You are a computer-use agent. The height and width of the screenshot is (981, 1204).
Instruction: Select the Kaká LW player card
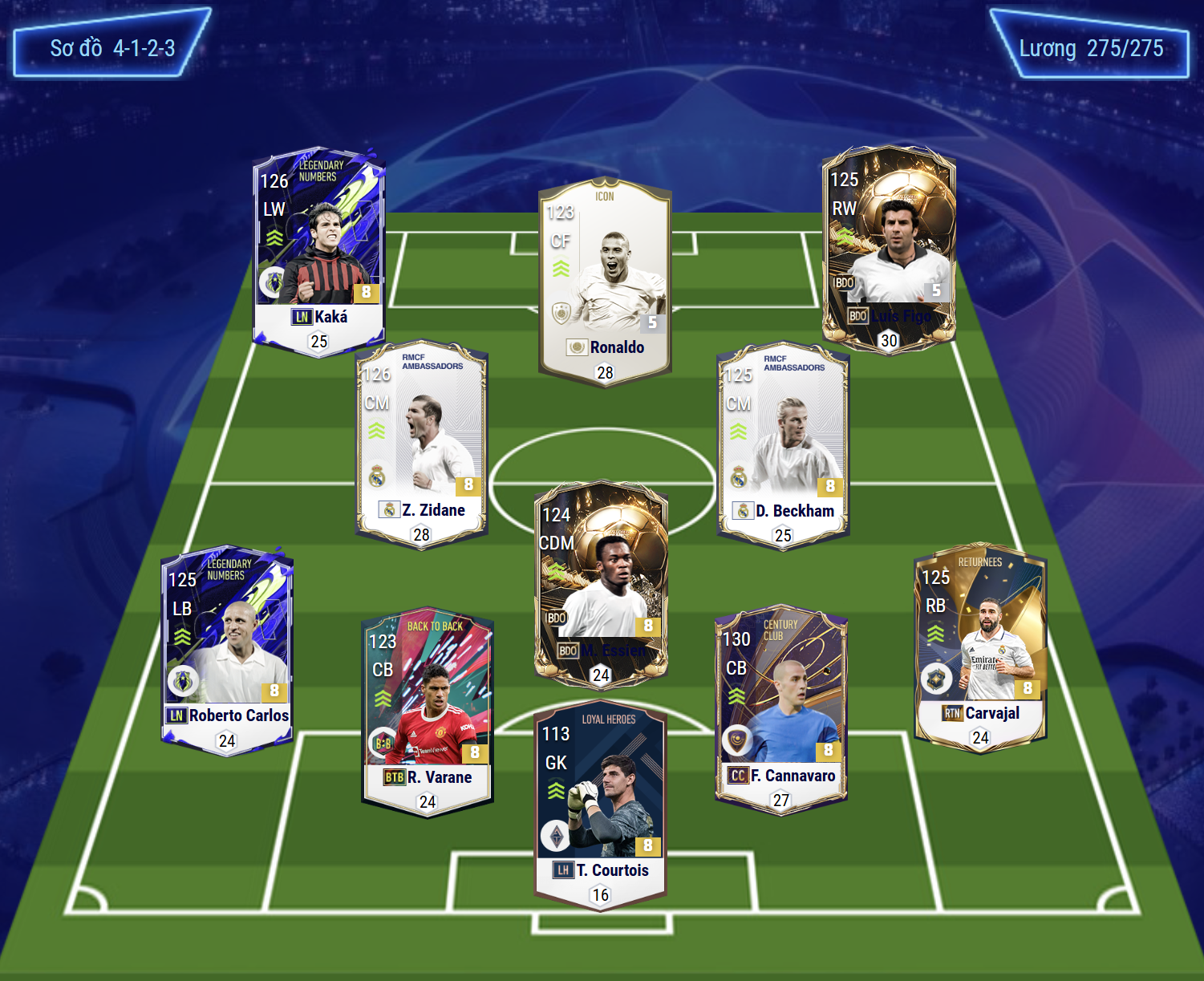(319, 250)
